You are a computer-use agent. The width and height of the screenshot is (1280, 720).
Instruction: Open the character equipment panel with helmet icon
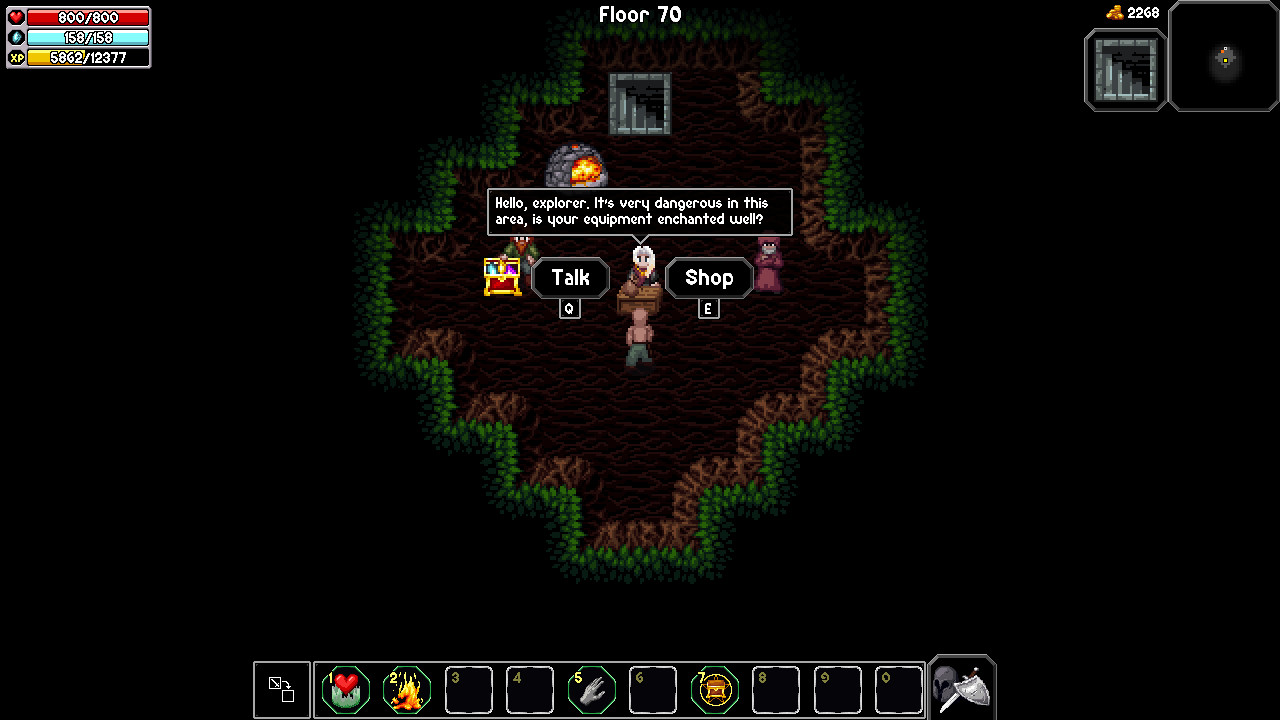(960, 687)
